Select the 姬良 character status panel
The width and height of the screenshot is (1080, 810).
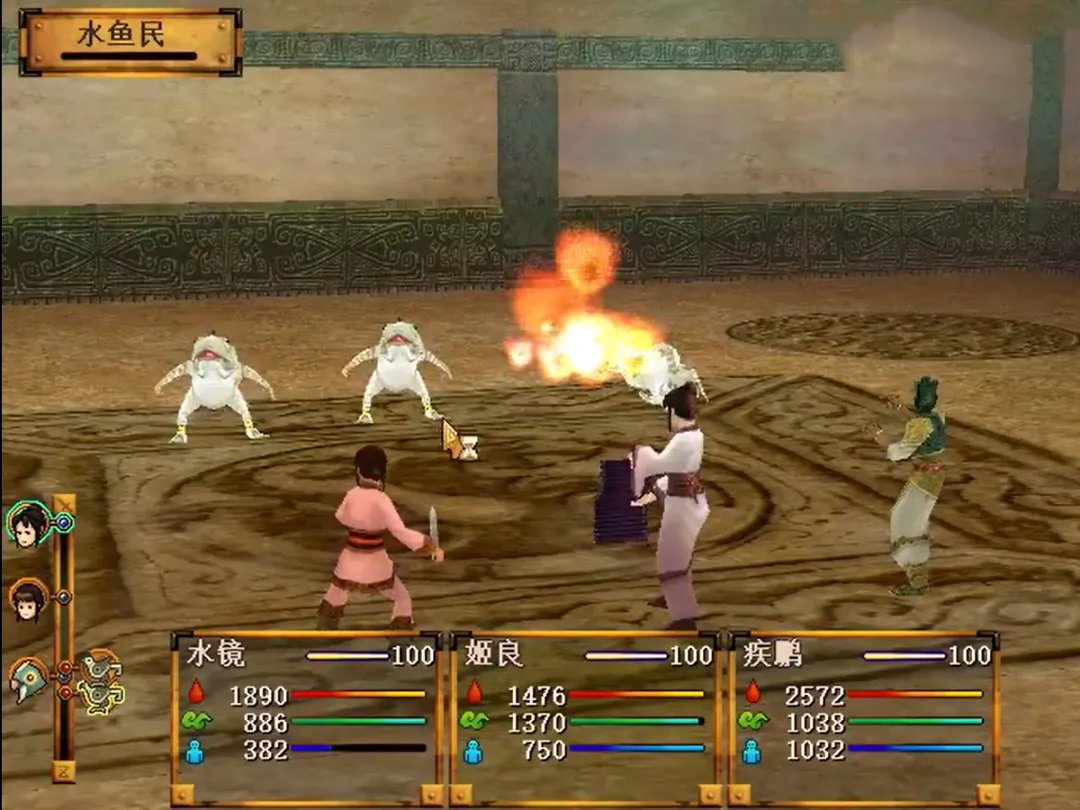585,716
